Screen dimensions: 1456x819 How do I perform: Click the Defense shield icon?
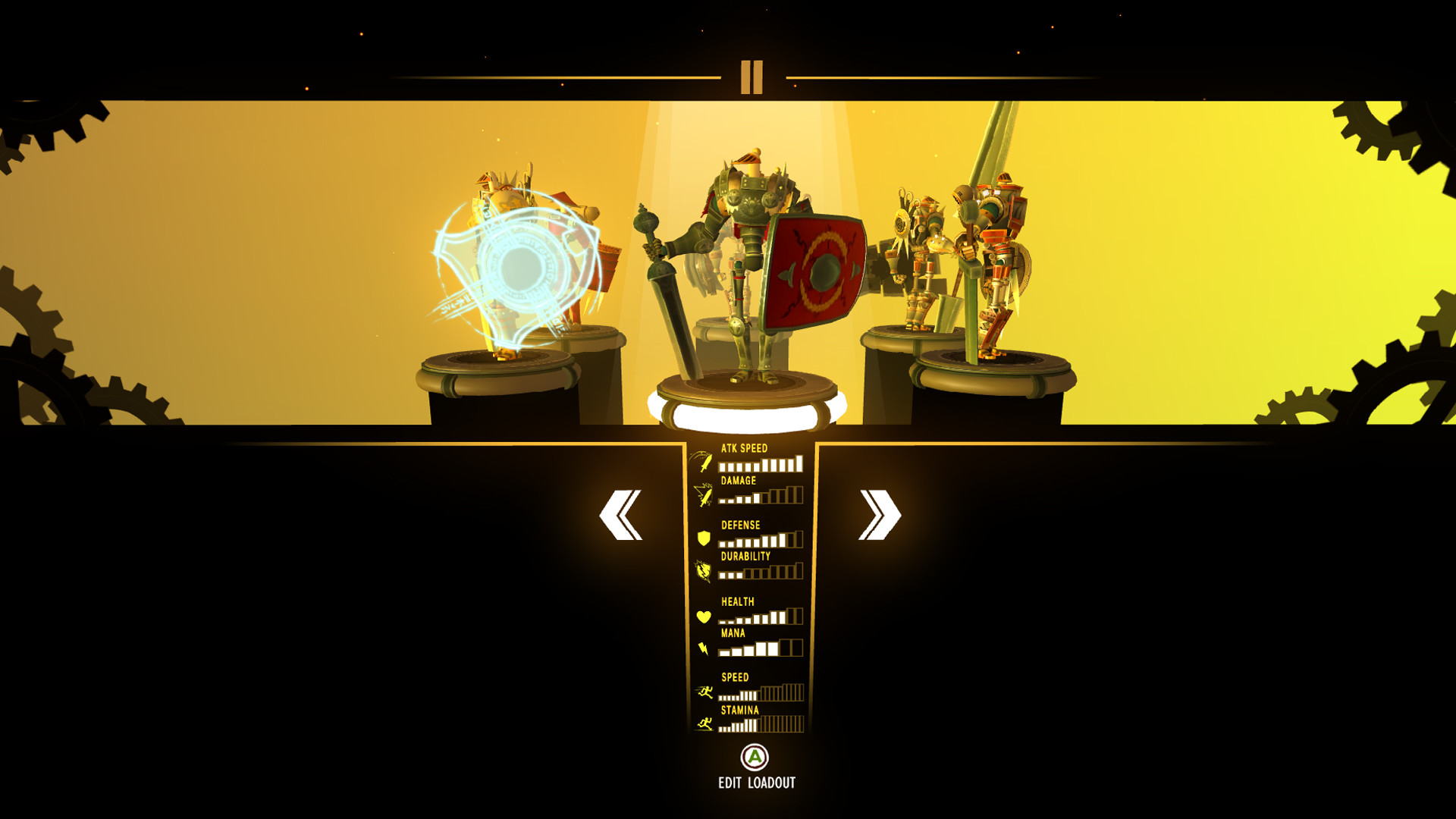pos(704,540)
